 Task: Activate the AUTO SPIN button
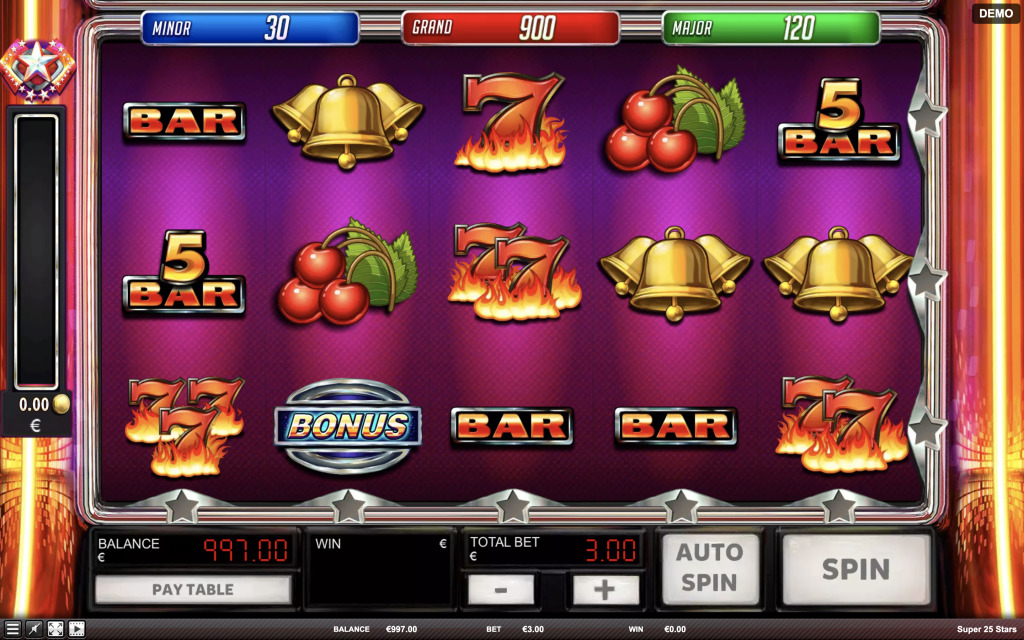709,568
